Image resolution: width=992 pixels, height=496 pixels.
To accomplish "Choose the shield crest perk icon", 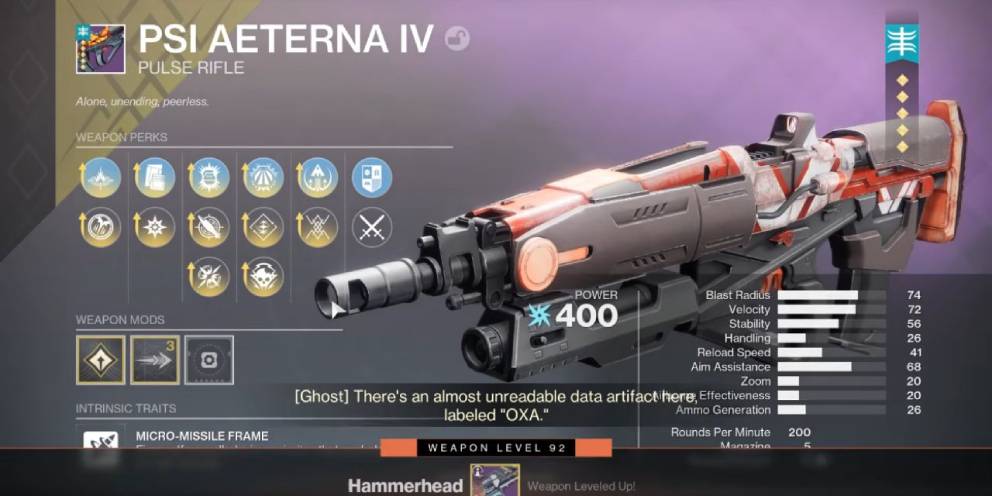I will coord(372,178).
